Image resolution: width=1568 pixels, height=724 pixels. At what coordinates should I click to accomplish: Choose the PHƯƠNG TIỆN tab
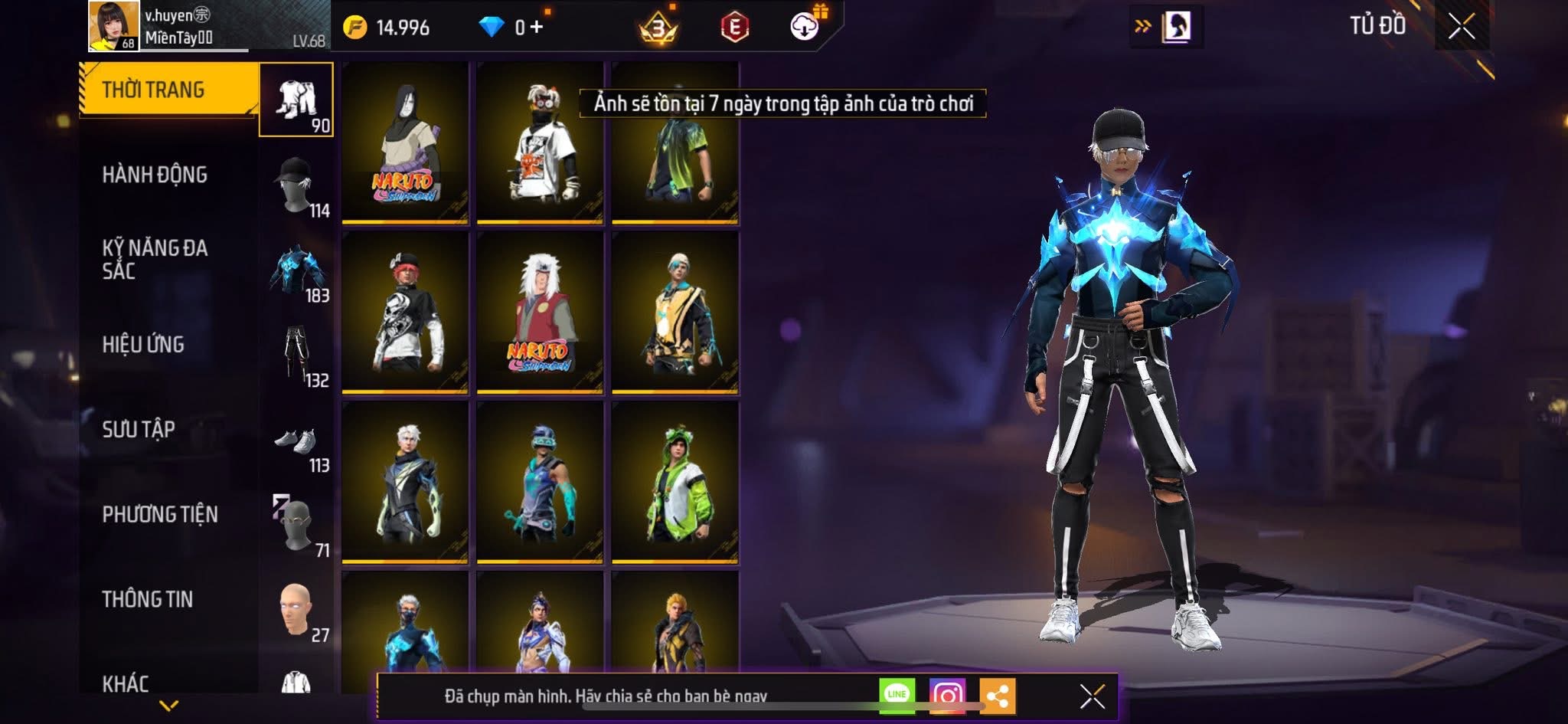tap(160, 514)
